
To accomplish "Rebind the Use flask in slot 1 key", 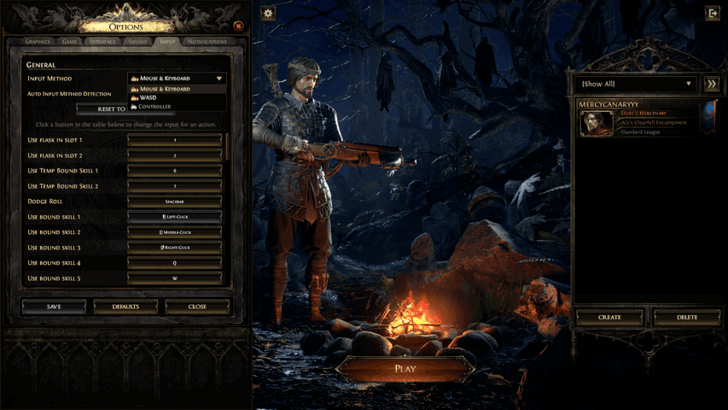I will click(x=175, y=140).
